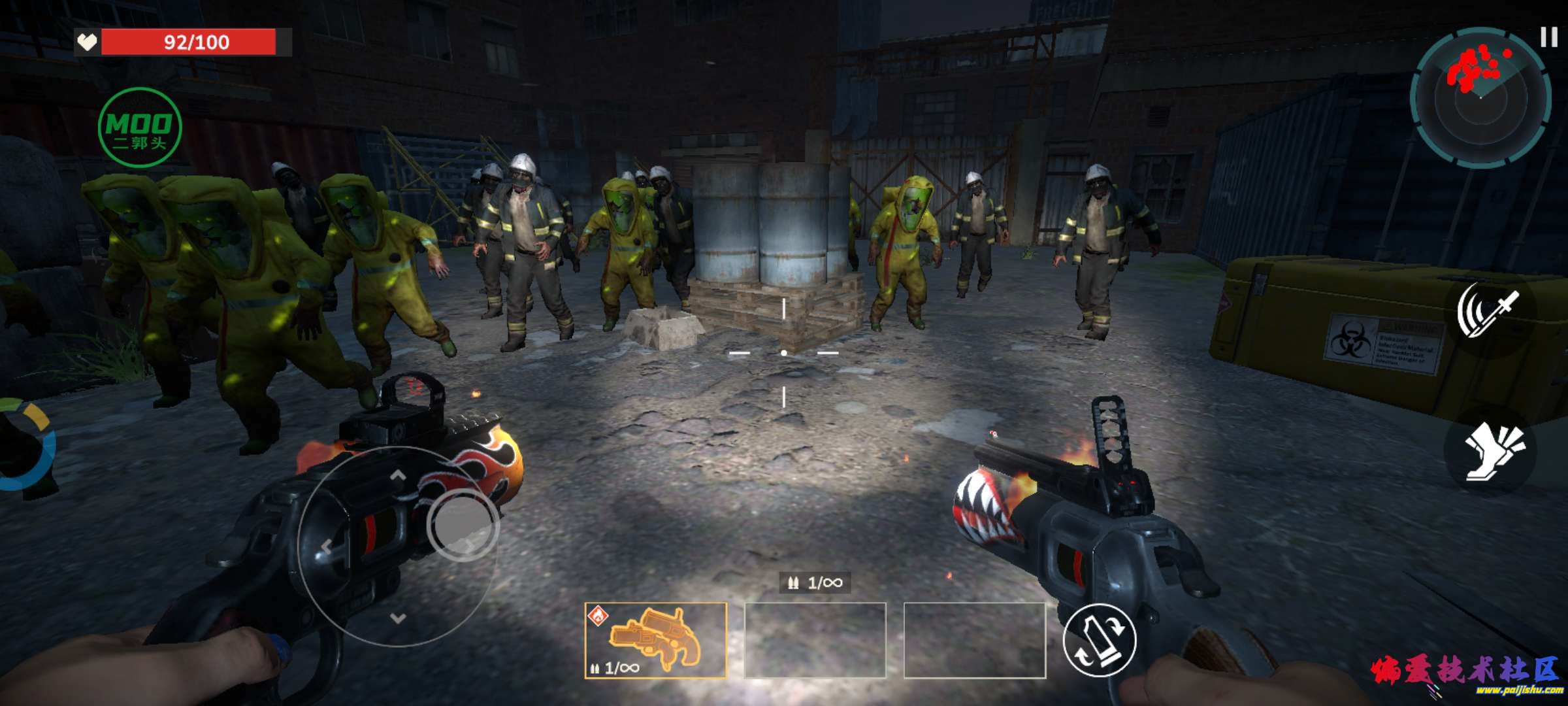The image size is (1568, 706).
Task: Tap the radar minimap
Action: pos(1480,97)
